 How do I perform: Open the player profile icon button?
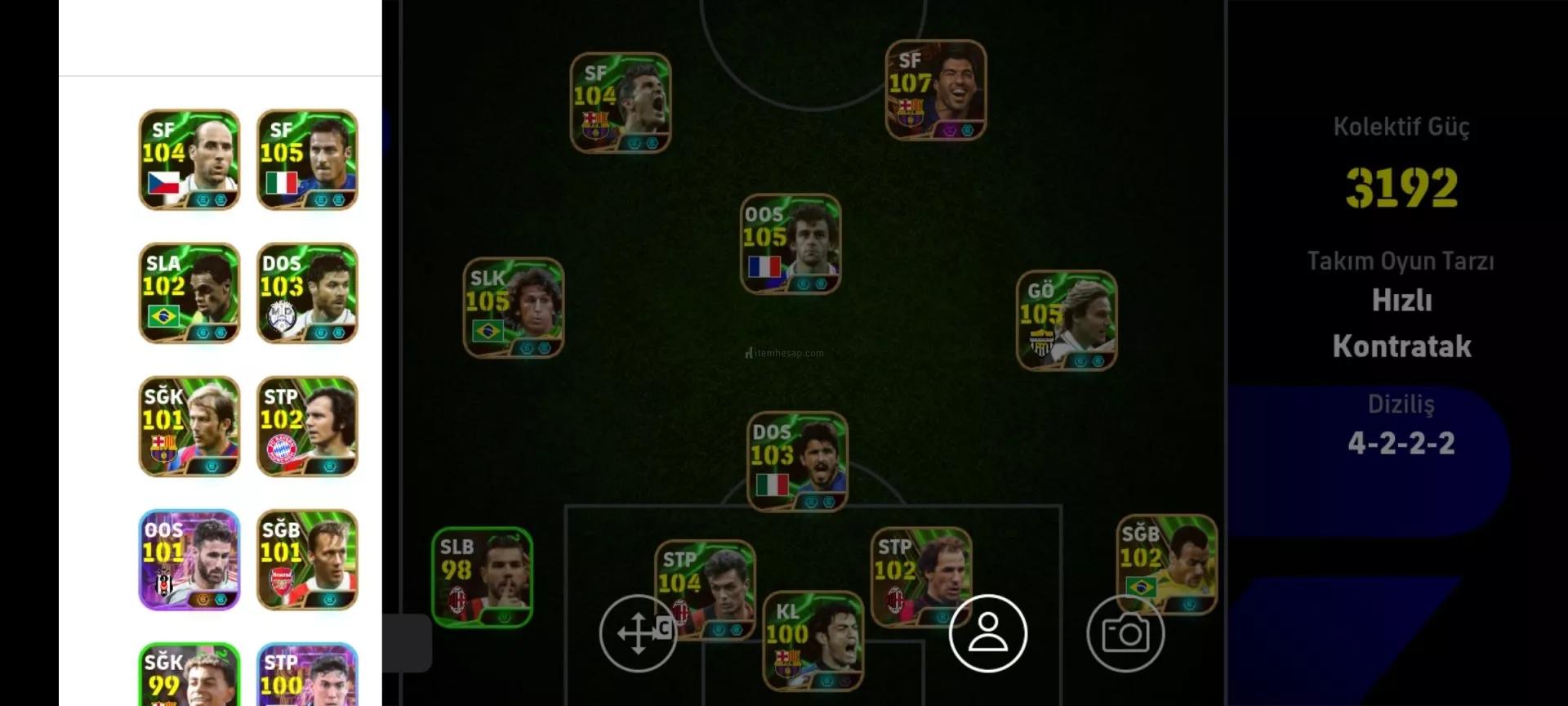coord(988,633)
